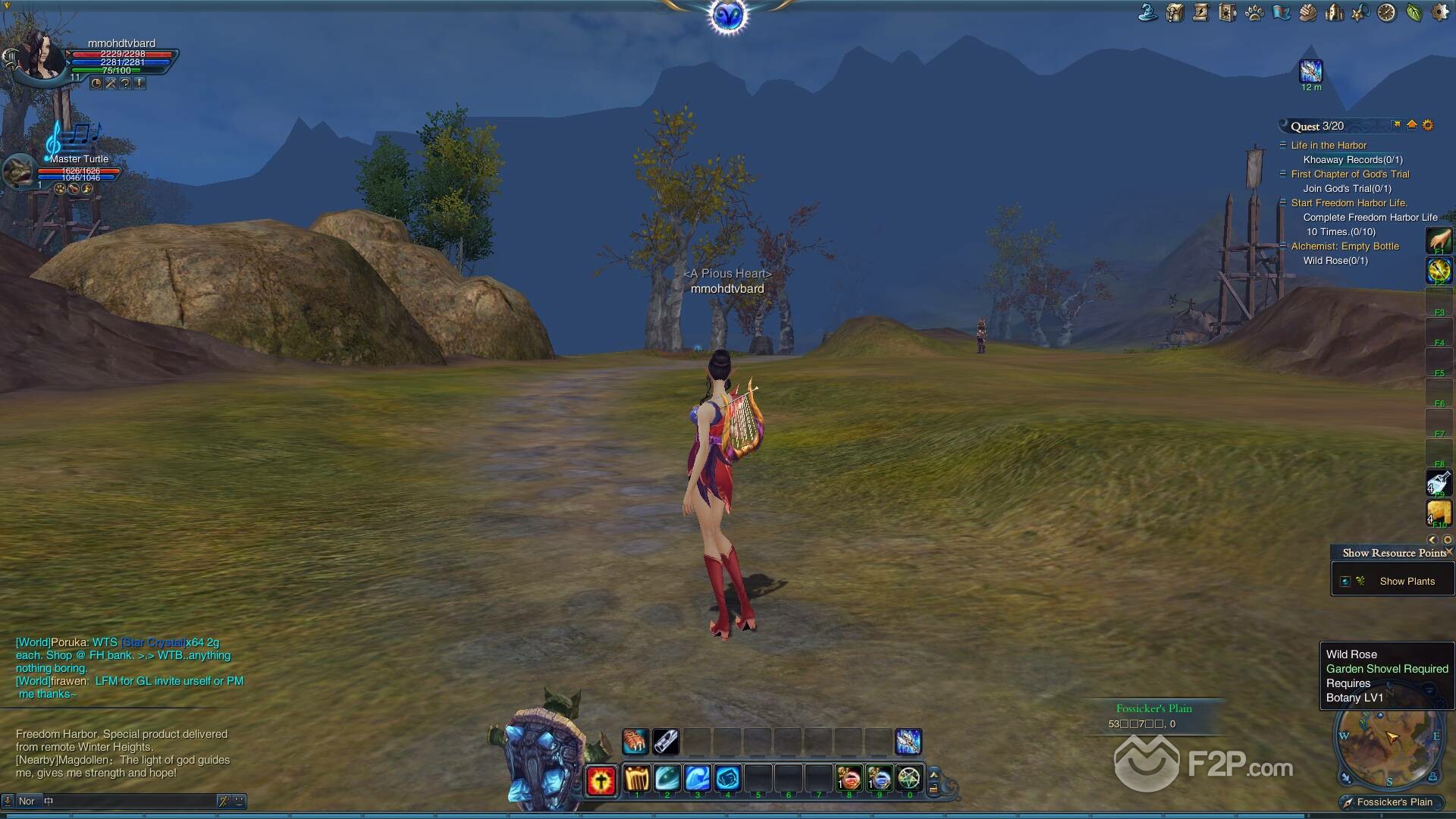Close the Show Resource Points panel
The image size is (1456, 819).
(1449, 551)
